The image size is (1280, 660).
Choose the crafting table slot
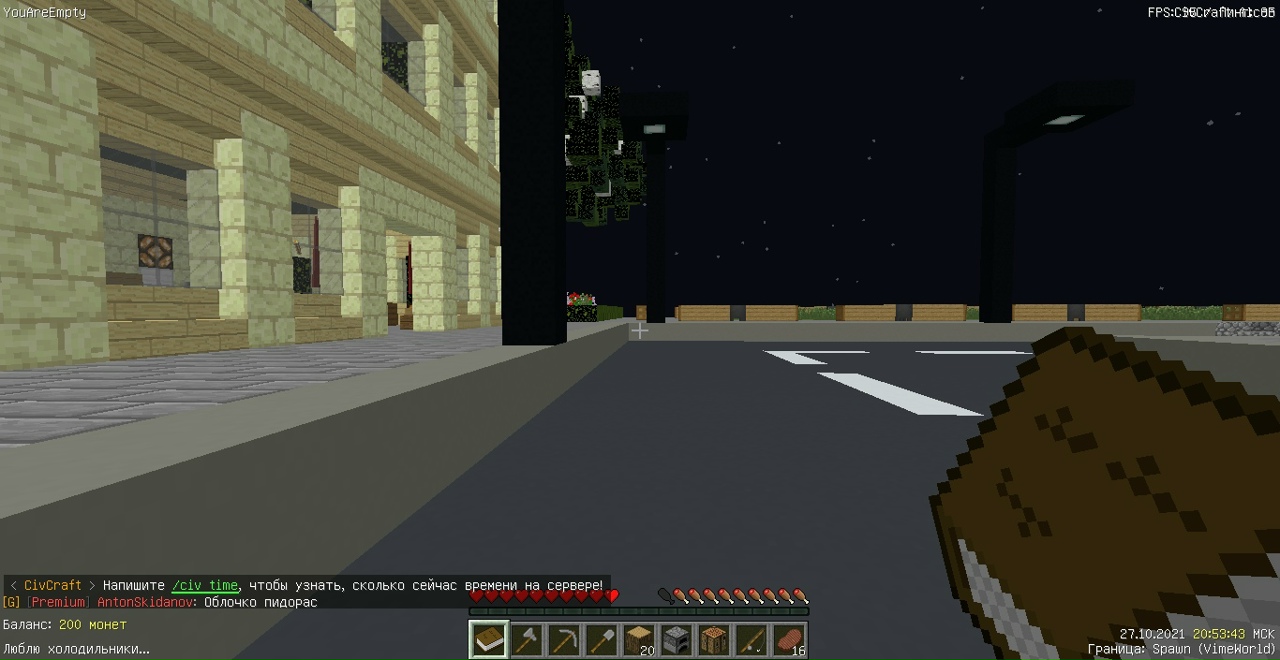(x=714, y=640)
